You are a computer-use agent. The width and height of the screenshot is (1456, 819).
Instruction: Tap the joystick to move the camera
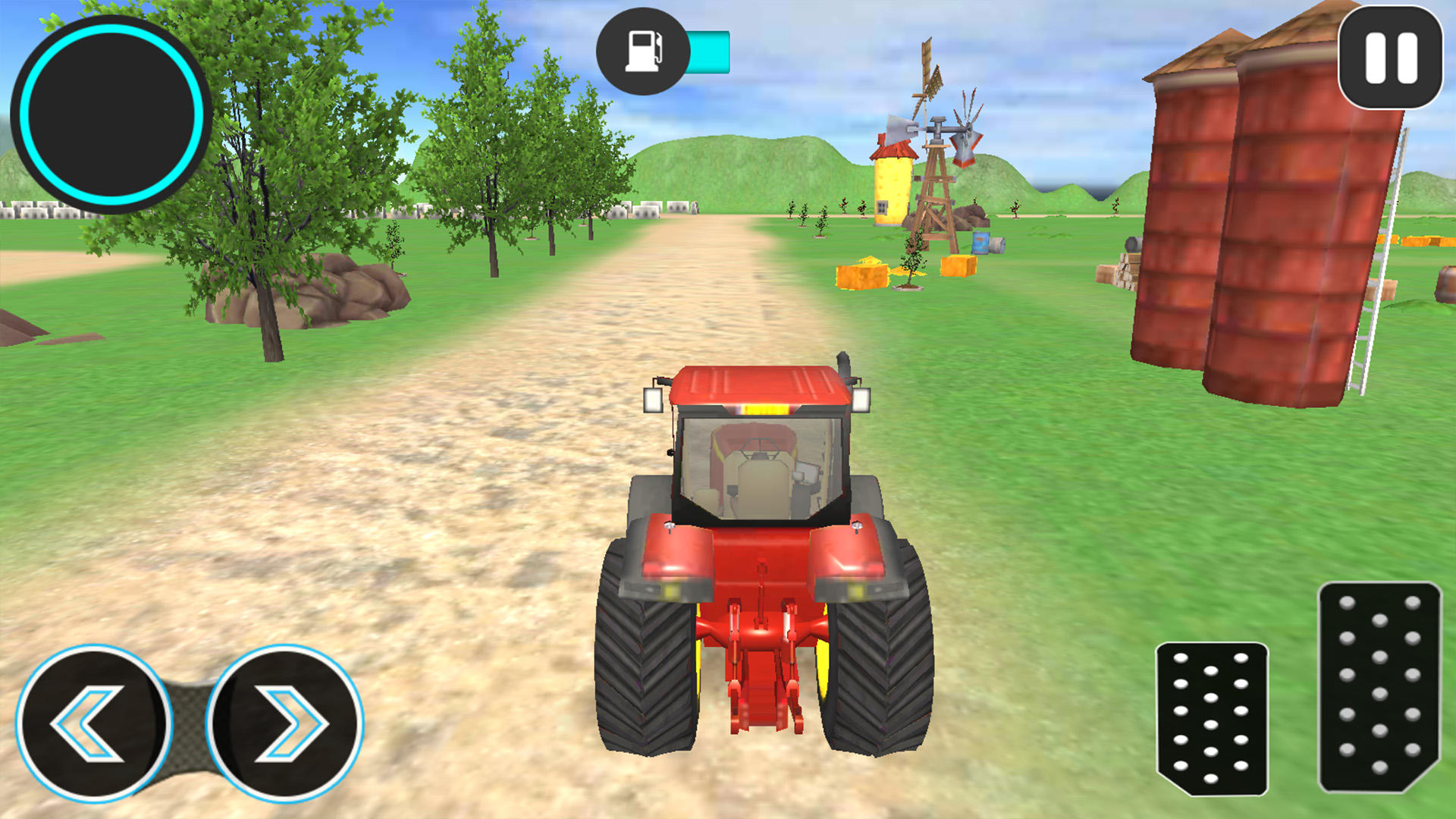112,112
